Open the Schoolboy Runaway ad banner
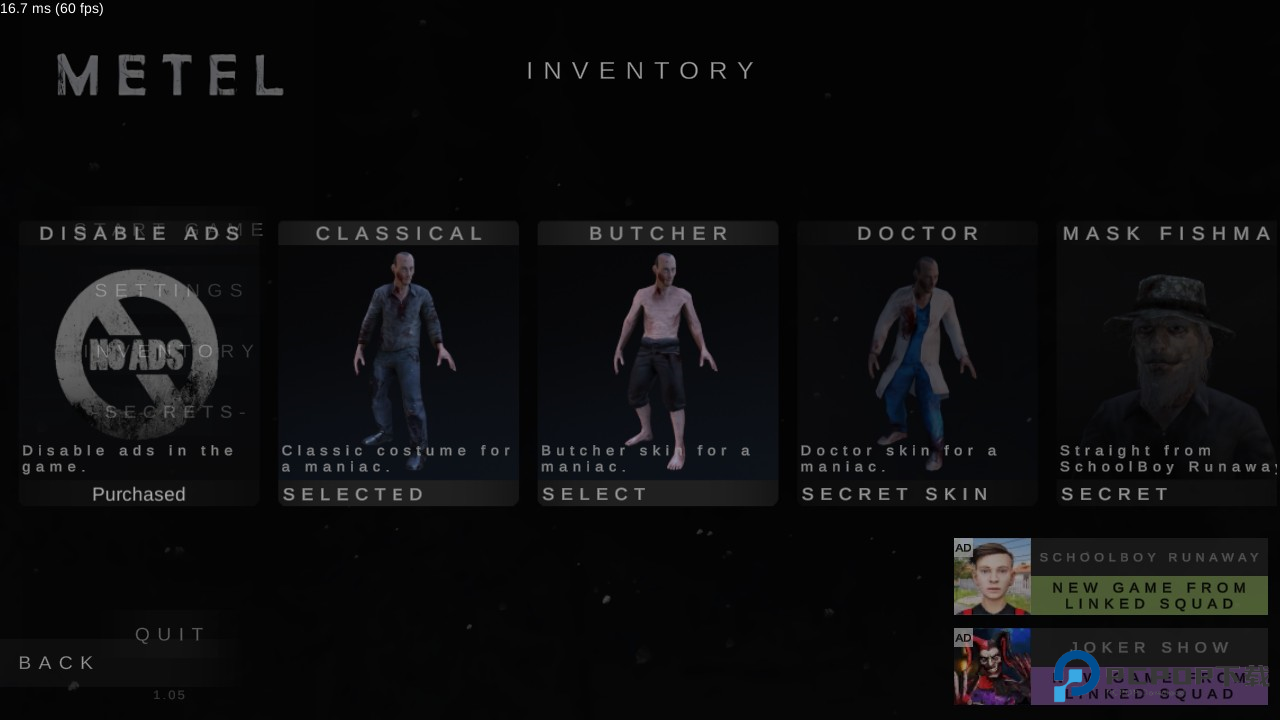 (x=1110, y=577)
